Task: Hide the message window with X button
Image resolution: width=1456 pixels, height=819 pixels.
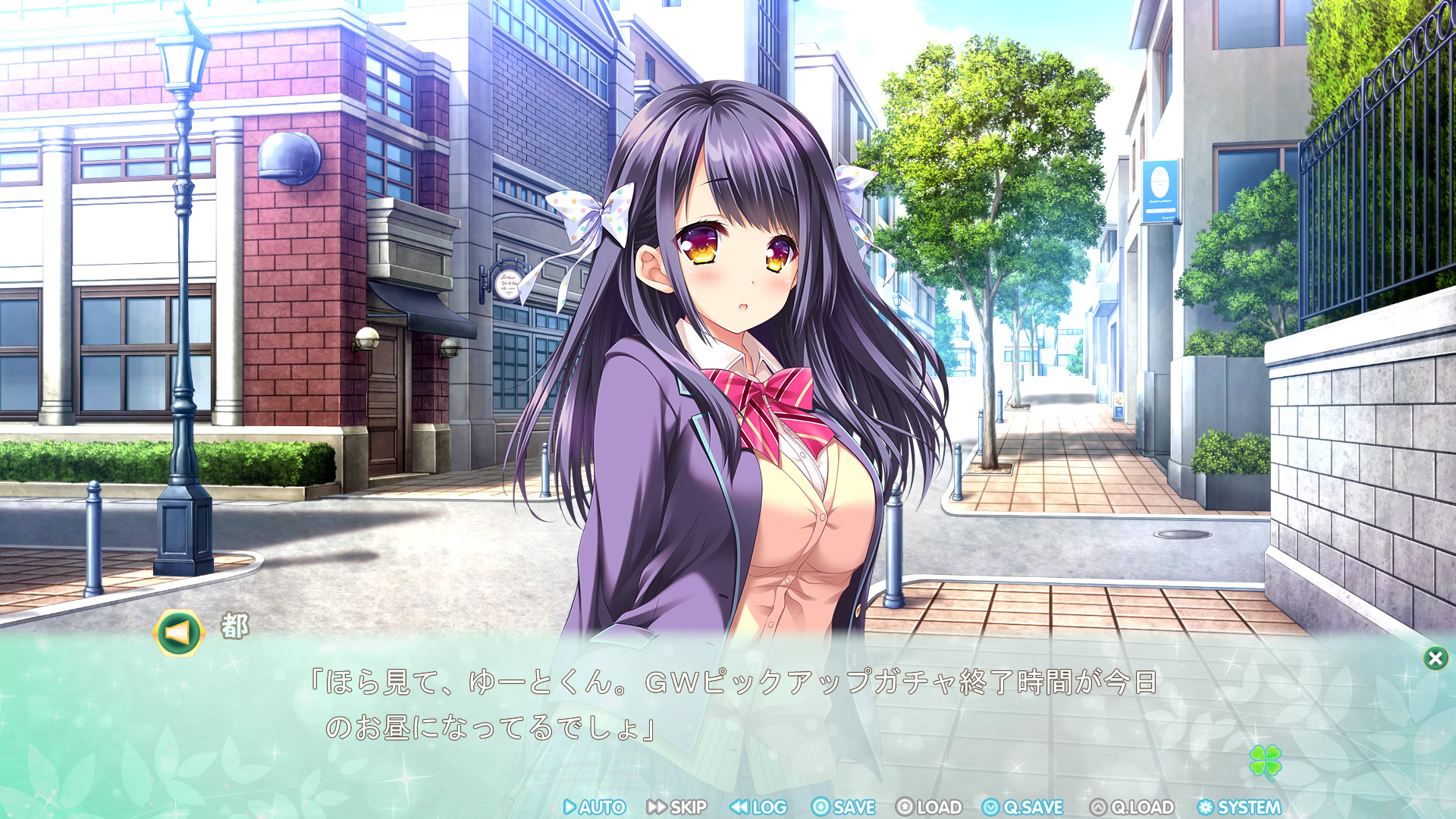Action: click(x=1435, y=658)
